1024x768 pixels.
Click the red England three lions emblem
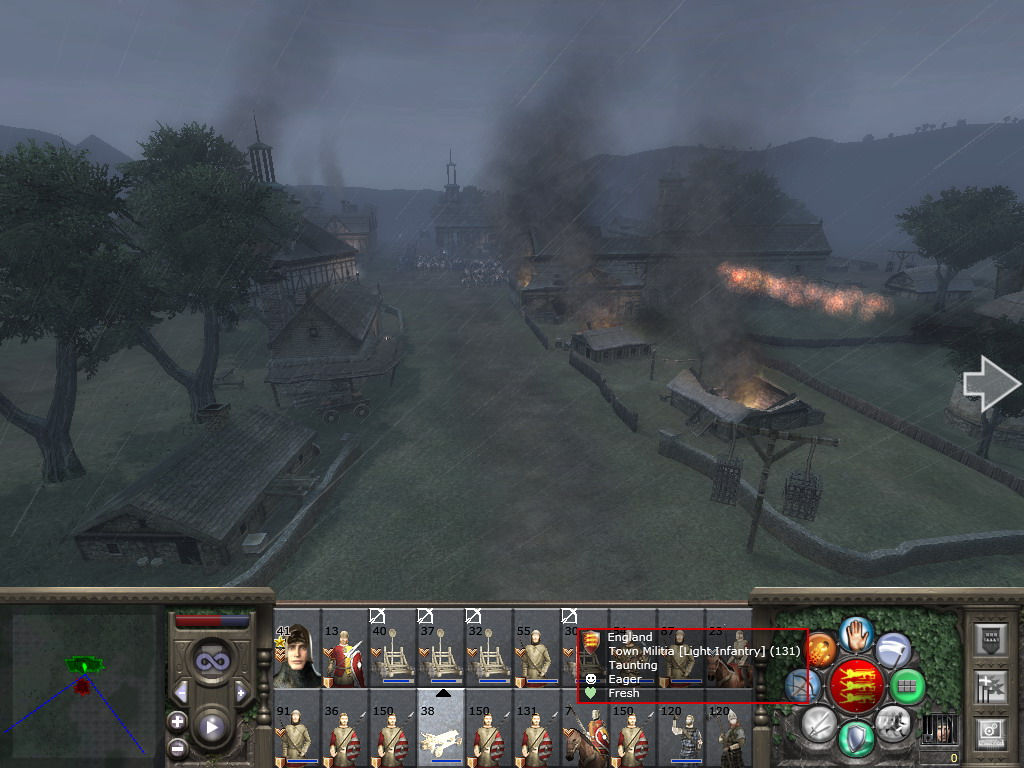pos(854,685)
